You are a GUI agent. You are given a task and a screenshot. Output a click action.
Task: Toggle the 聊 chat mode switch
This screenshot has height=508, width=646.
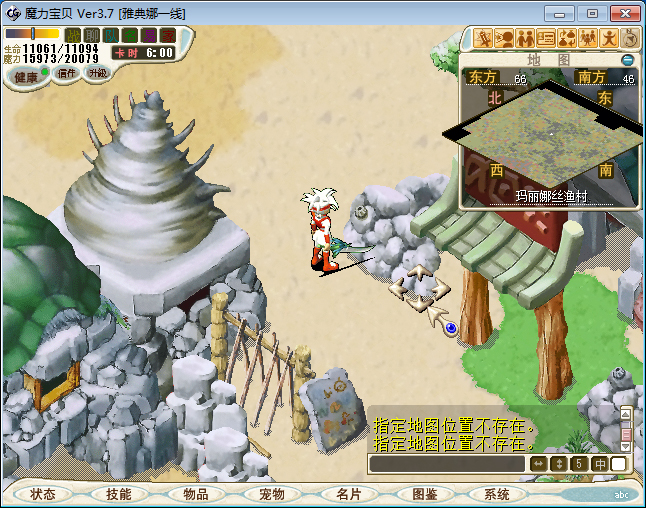pyautogui.click(x=92, y=36)
